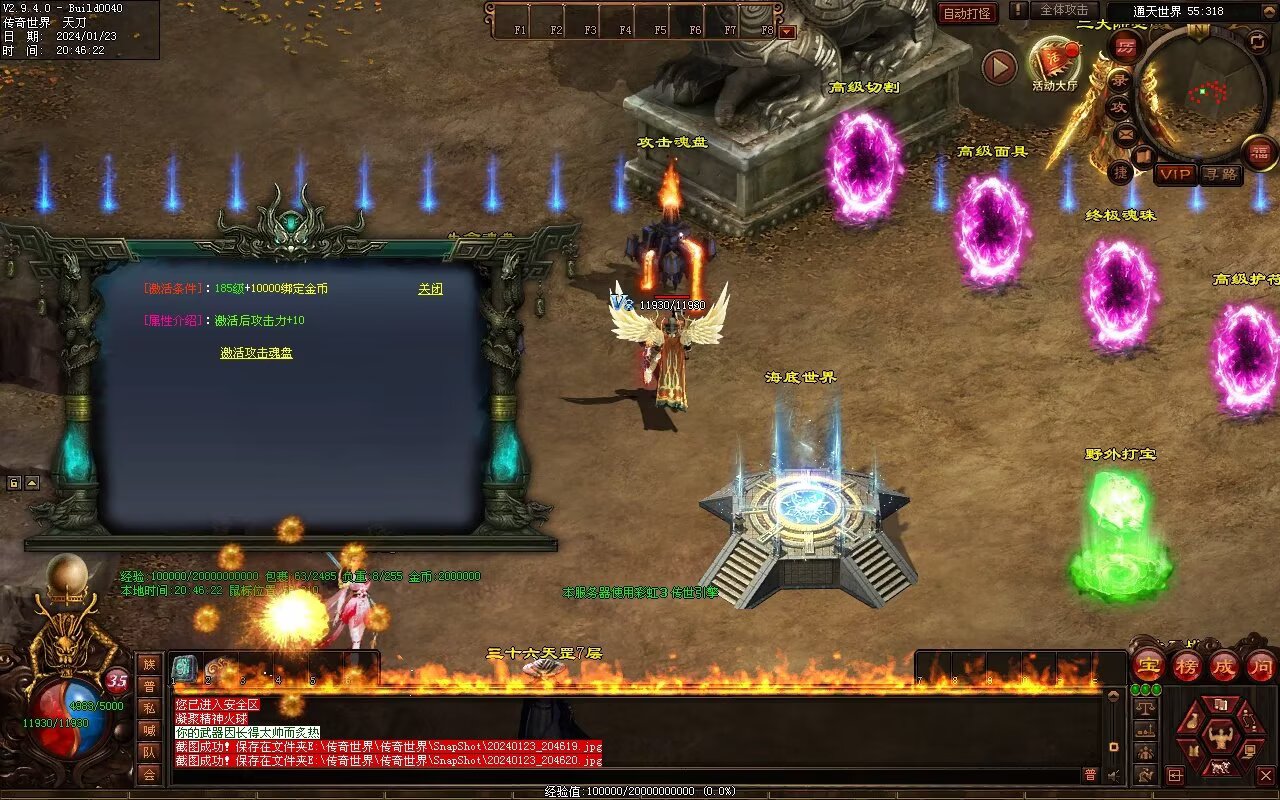Screen dimensions: 1280x800
Task: Expand the F-key skill bar dropdown arrow
Action: pos(787,31)
